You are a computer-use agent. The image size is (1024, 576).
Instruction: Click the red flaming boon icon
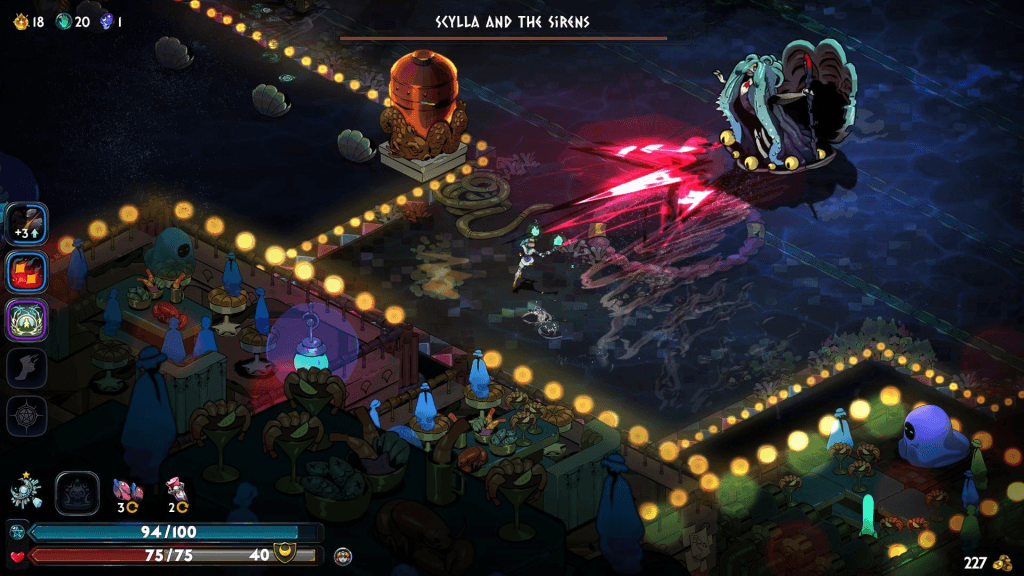tap(27, 271)
